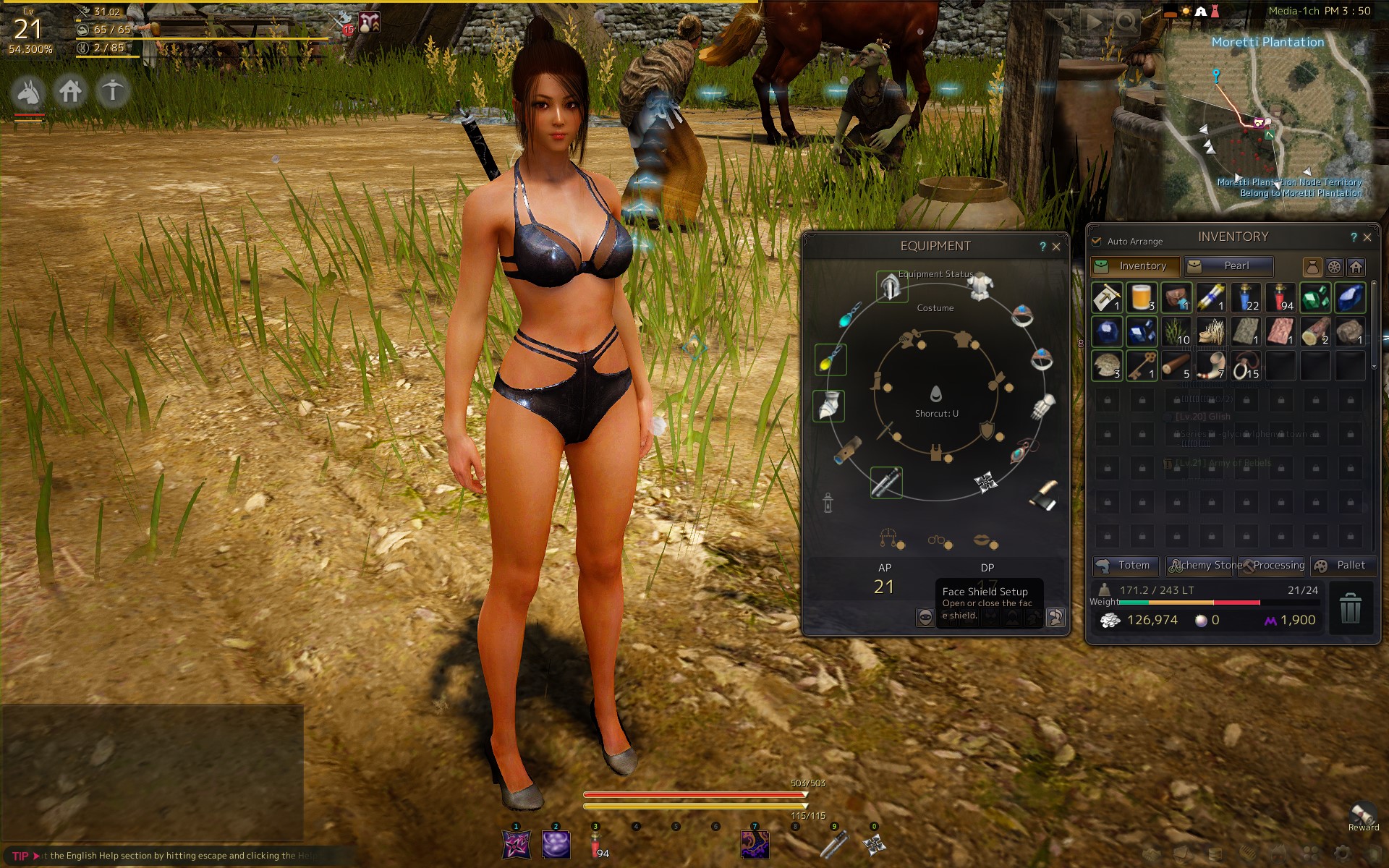Open the Pallet dye menu
The image size is (1389, 868).
point(1342,566)
